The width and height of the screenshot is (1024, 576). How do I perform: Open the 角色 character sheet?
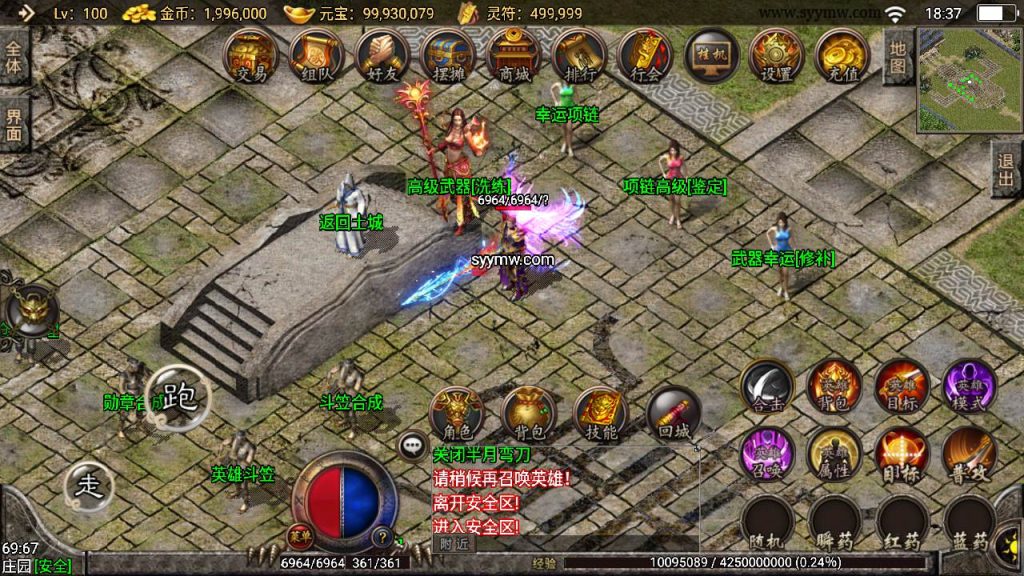pyautogui.click(x=456, y=414)
